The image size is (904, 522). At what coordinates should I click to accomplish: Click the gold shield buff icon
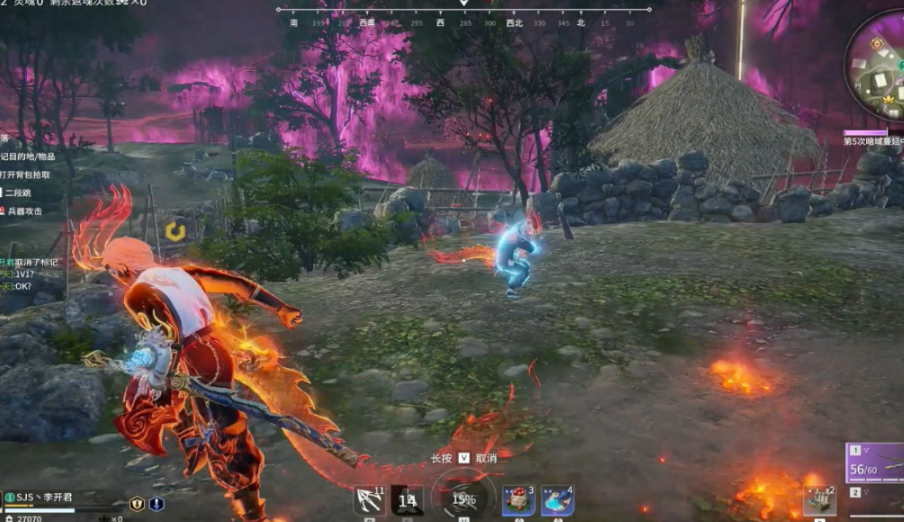point(137,504)
